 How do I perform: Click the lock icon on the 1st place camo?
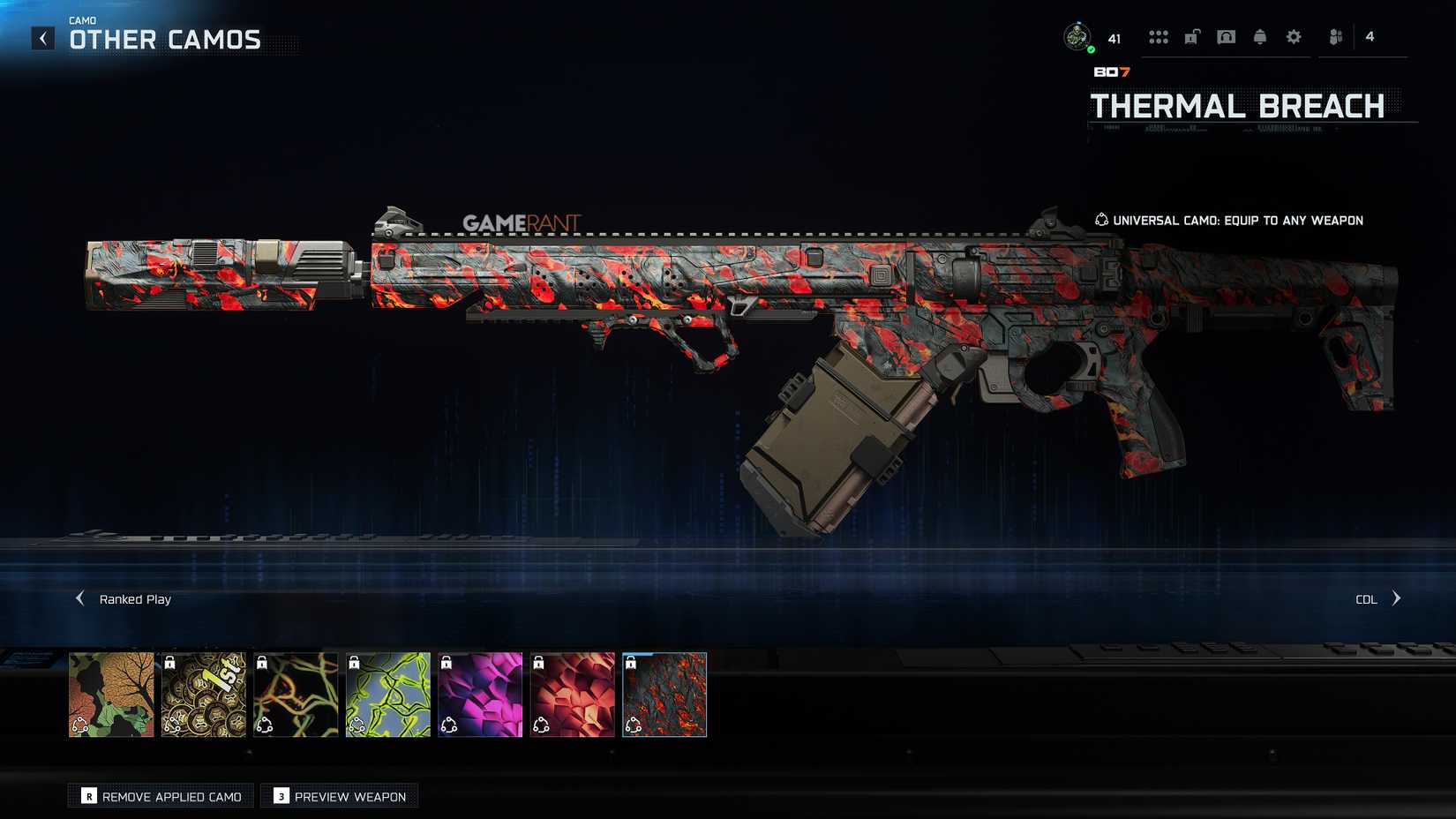tap(169, 662)
